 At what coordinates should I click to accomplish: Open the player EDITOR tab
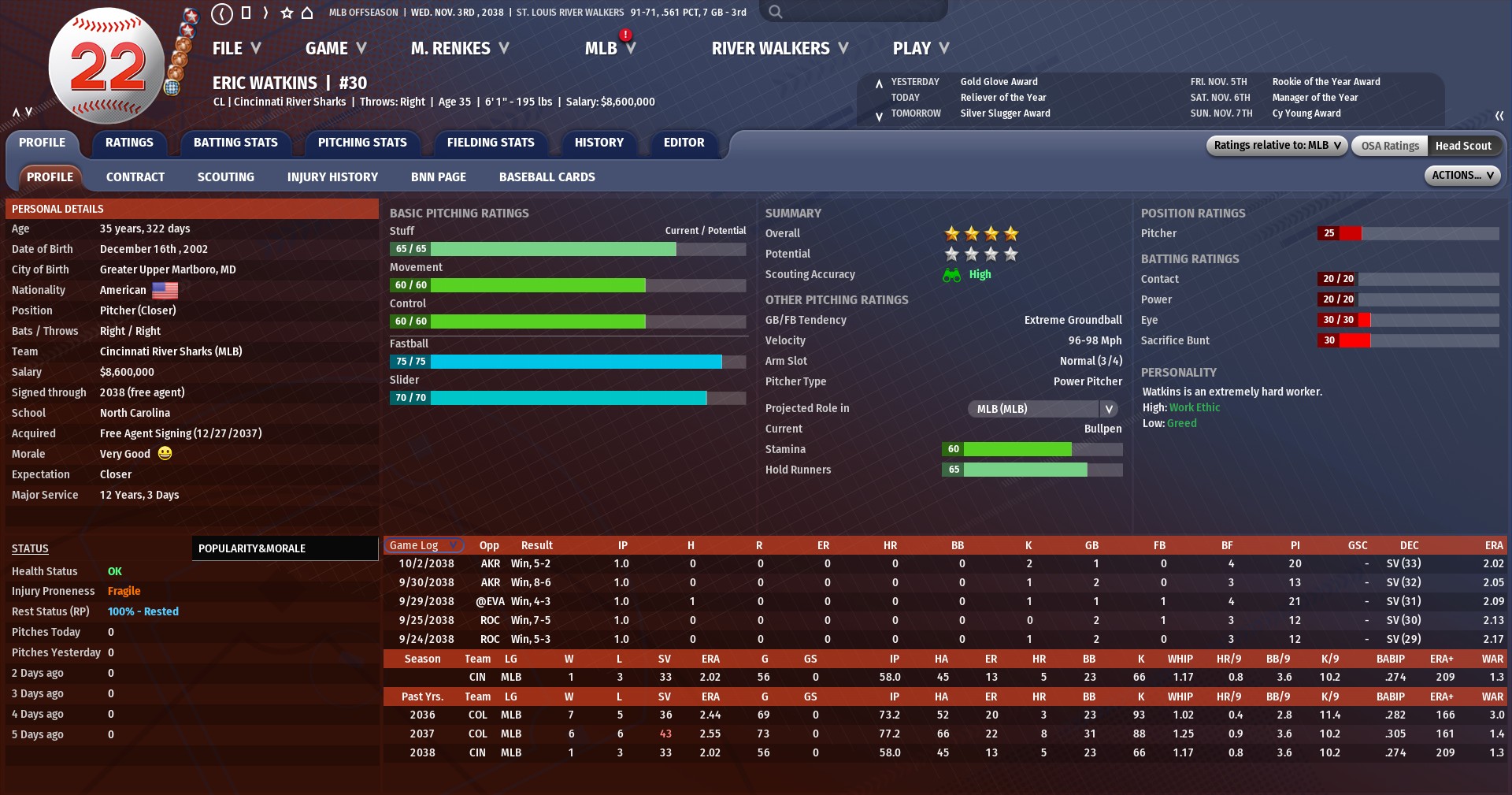684,143
